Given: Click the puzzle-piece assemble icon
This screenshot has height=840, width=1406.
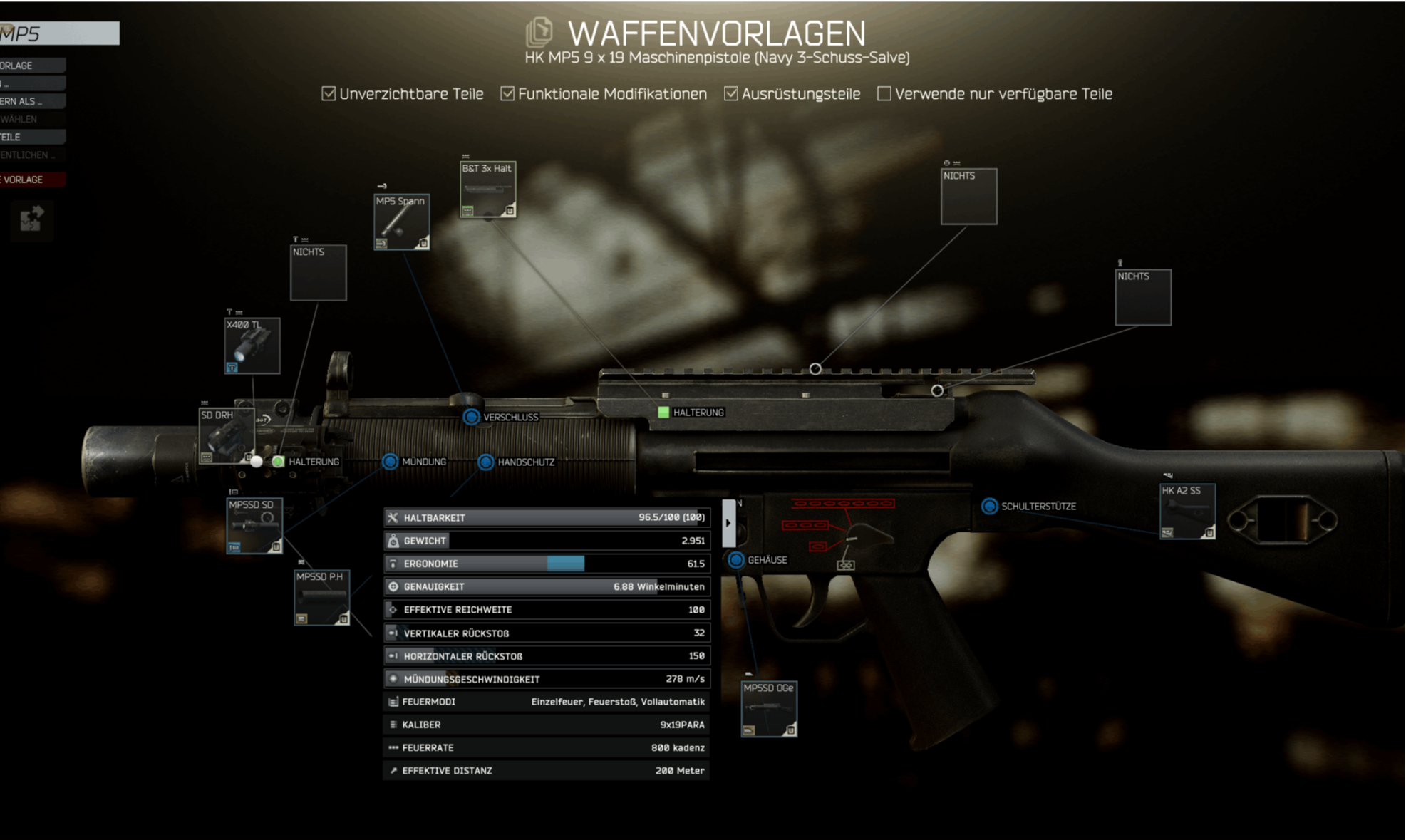Looking at the screenshot, I should 31,219.
